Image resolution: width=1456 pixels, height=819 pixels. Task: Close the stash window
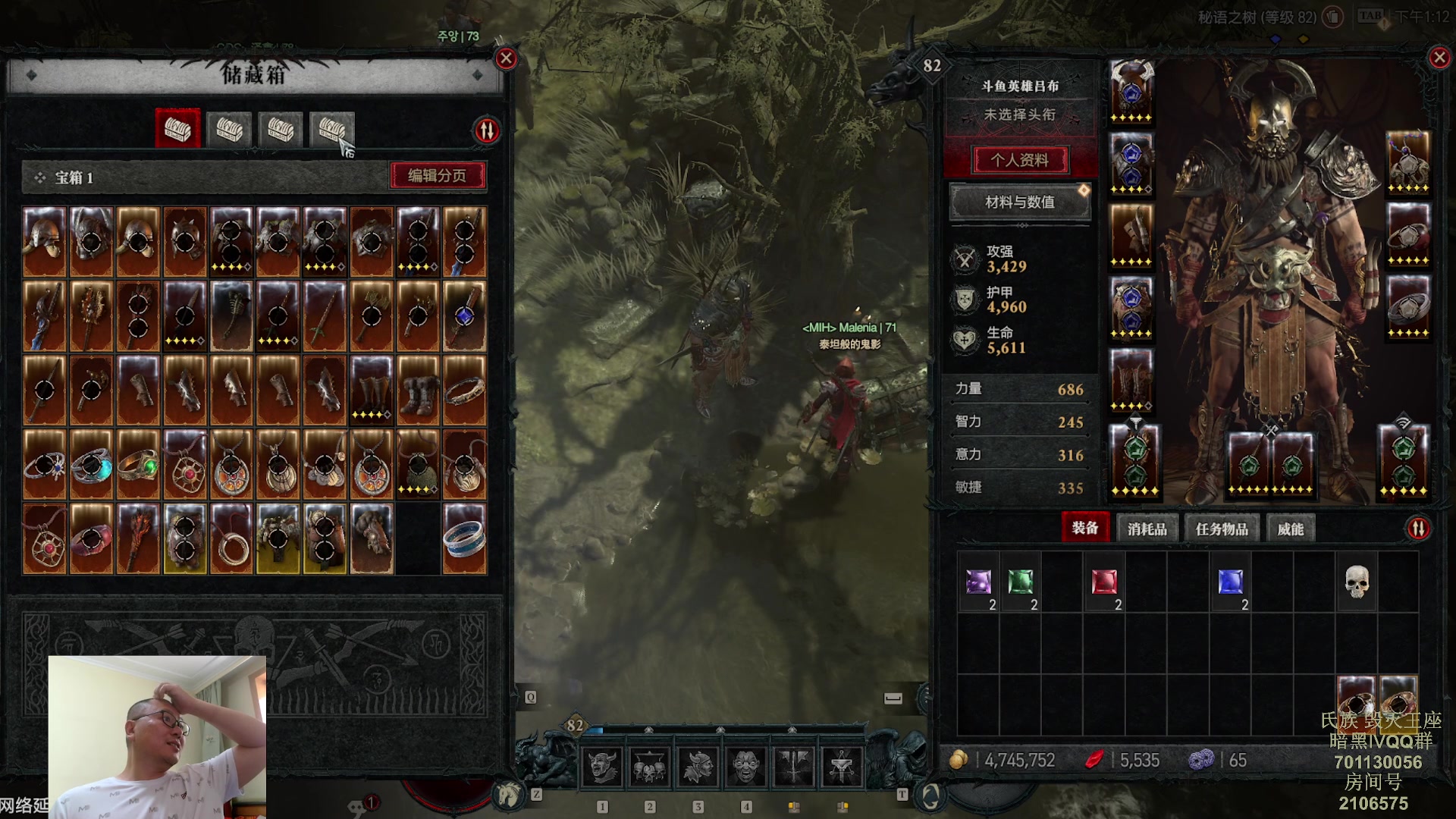[x=506, y=58]
